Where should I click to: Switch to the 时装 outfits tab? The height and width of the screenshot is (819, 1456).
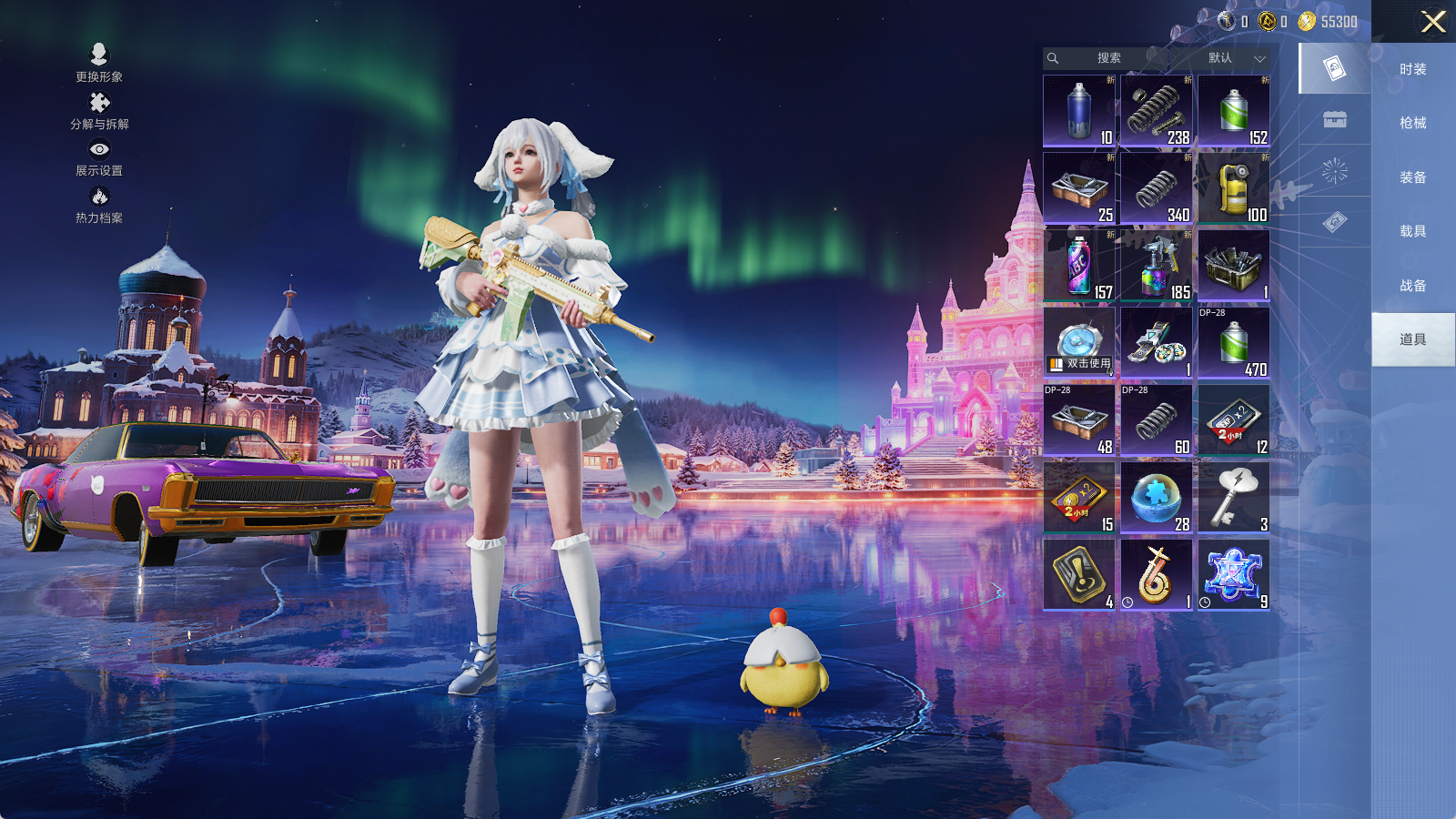pos(1412,69)
